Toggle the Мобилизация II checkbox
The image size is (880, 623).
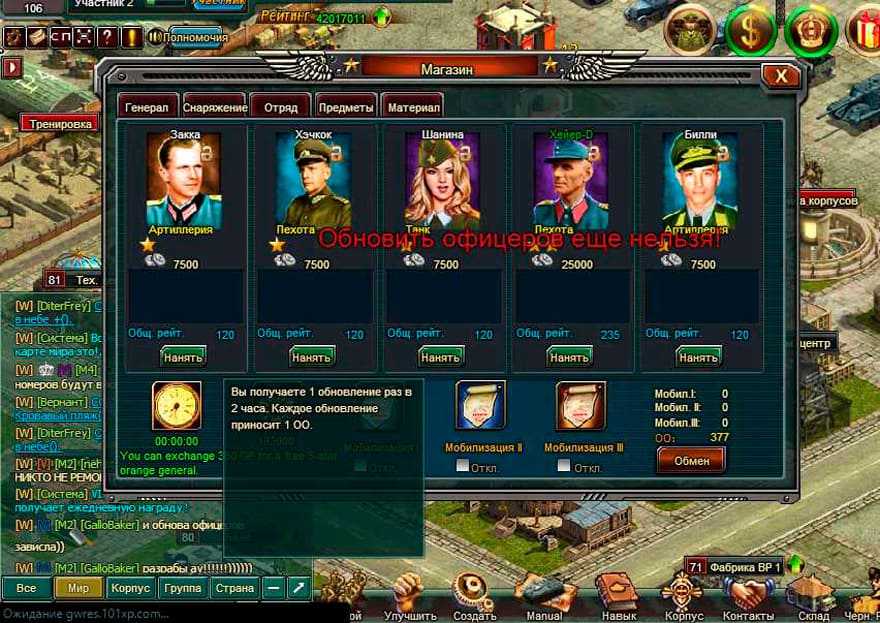pos(462,466)
